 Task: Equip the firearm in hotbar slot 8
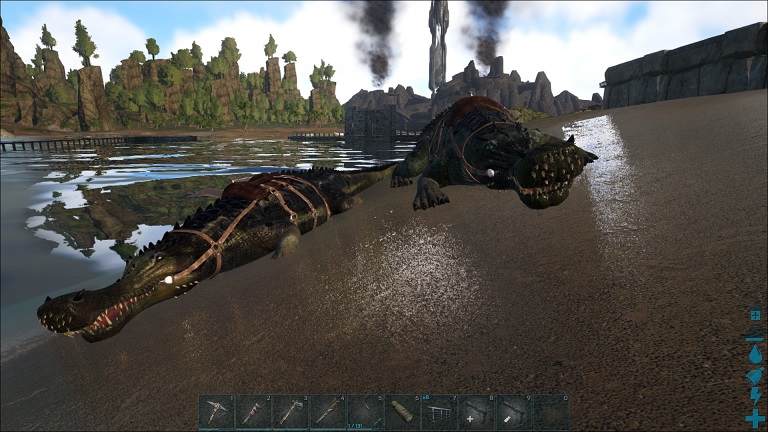[x=476, y=412]
